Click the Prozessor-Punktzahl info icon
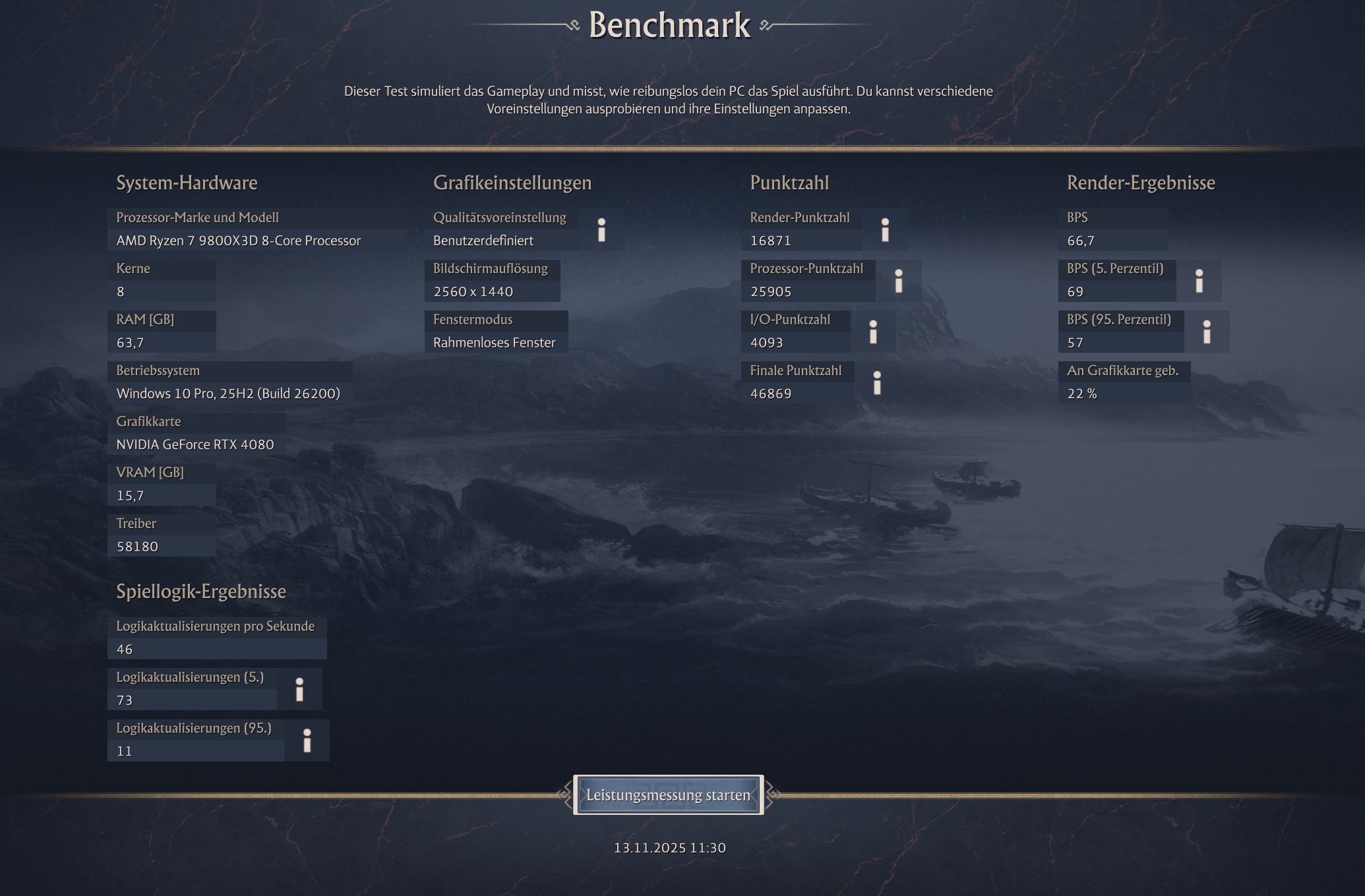The image size is (1365, 896). tap(899, 280)
